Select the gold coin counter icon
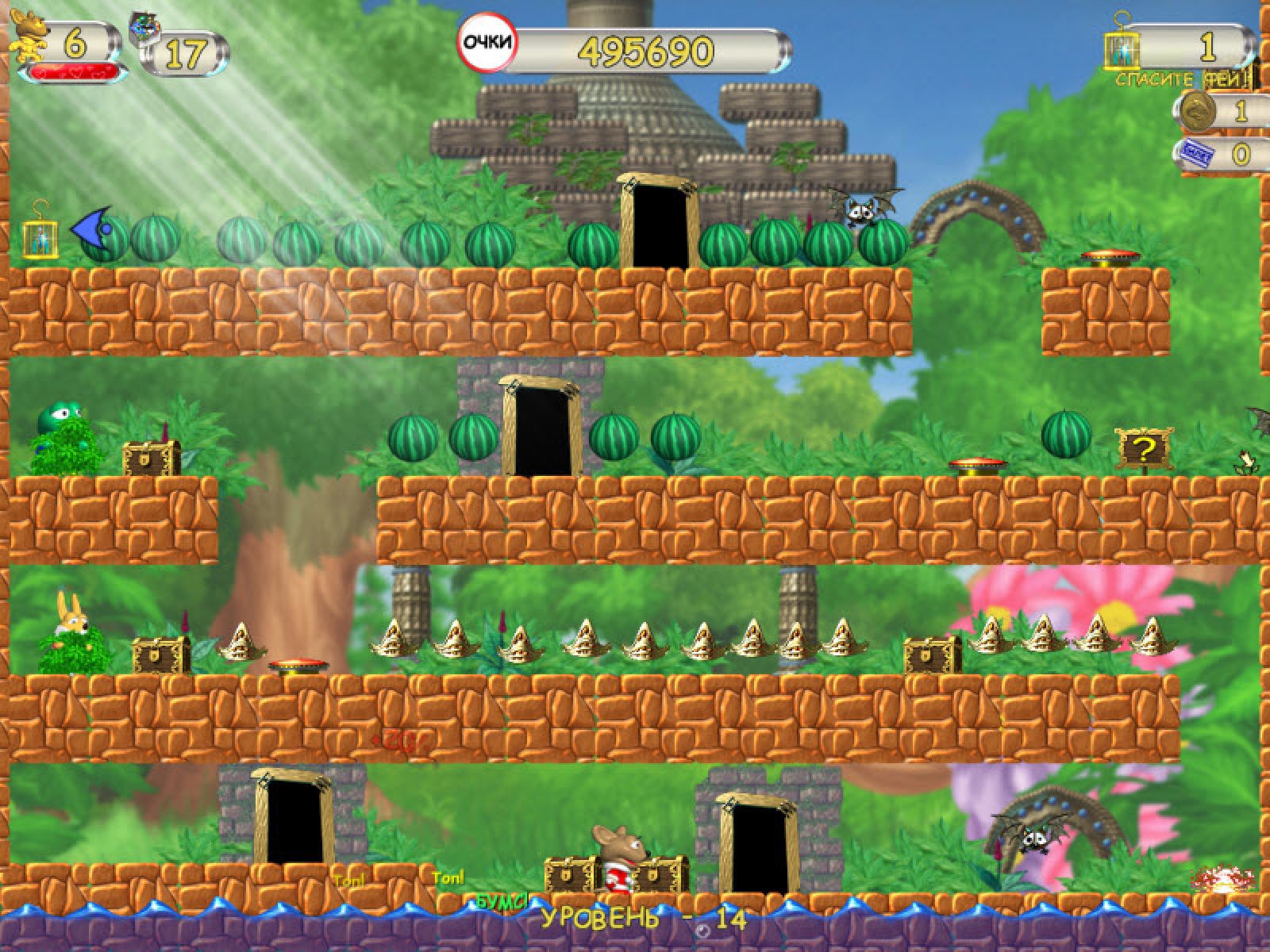The image size is (1270, 952). (x=1198, y=111)
